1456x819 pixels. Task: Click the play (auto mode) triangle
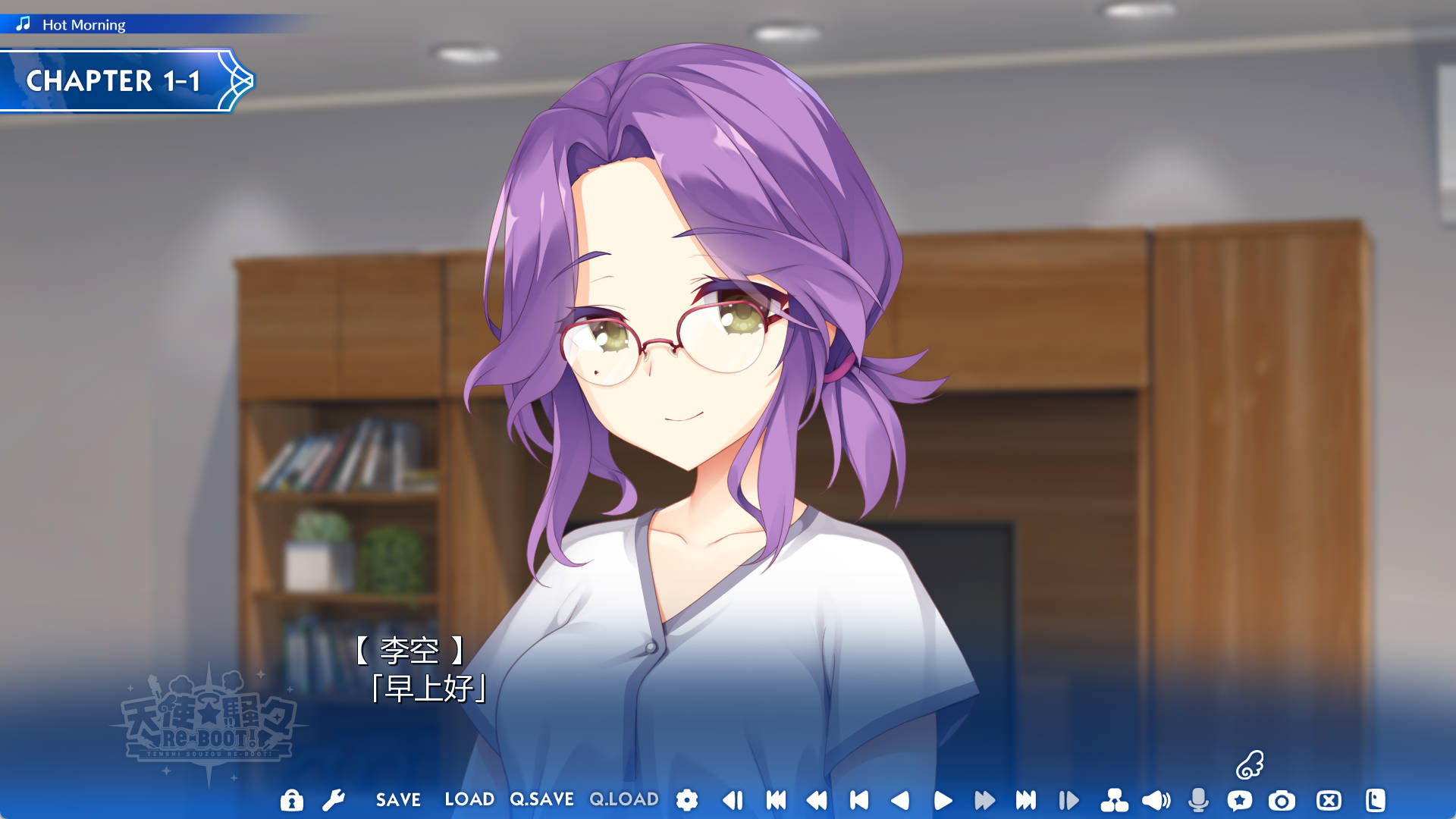tap(943, 800)
